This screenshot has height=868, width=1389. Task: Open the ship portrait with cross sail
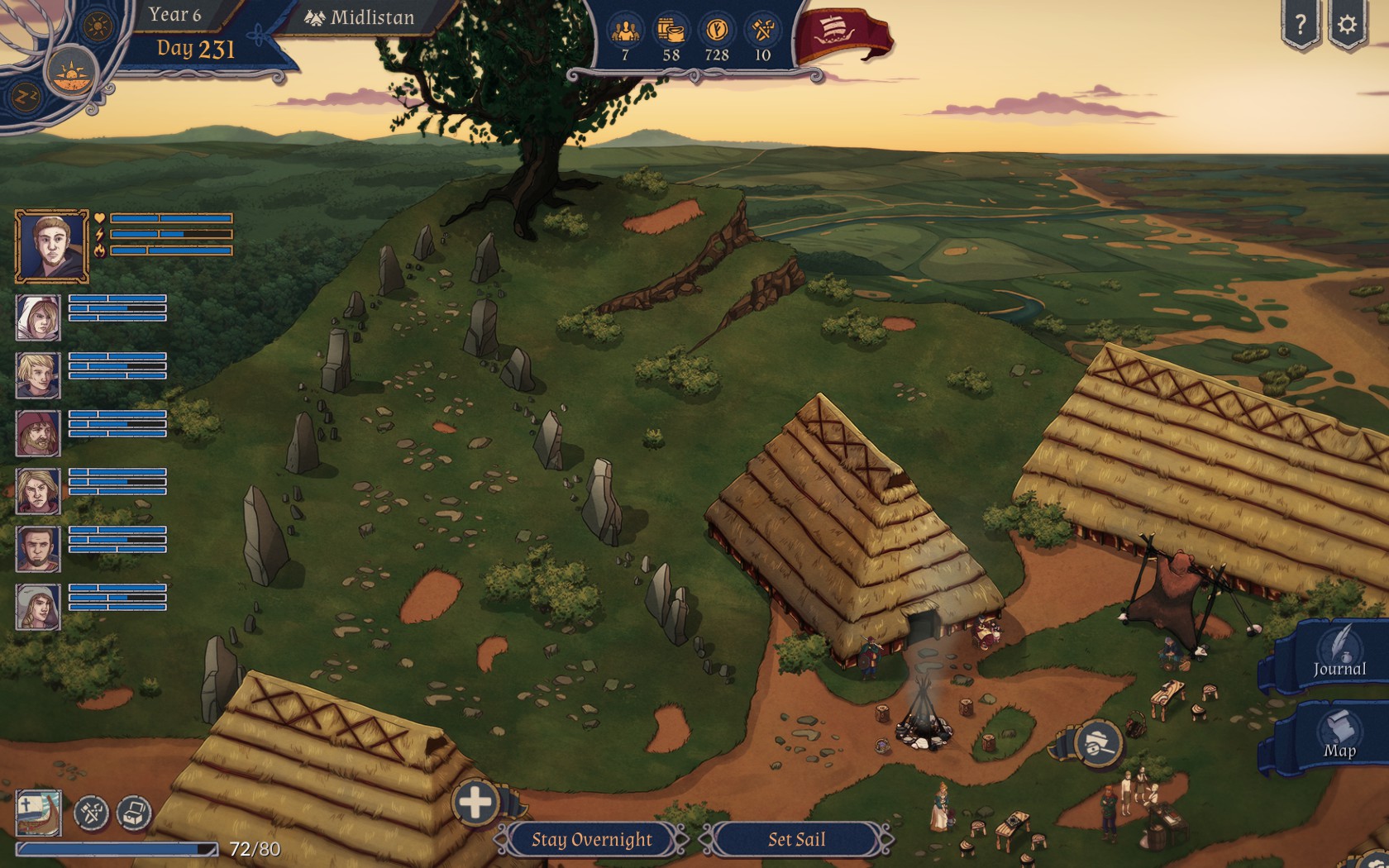(38, 812)
